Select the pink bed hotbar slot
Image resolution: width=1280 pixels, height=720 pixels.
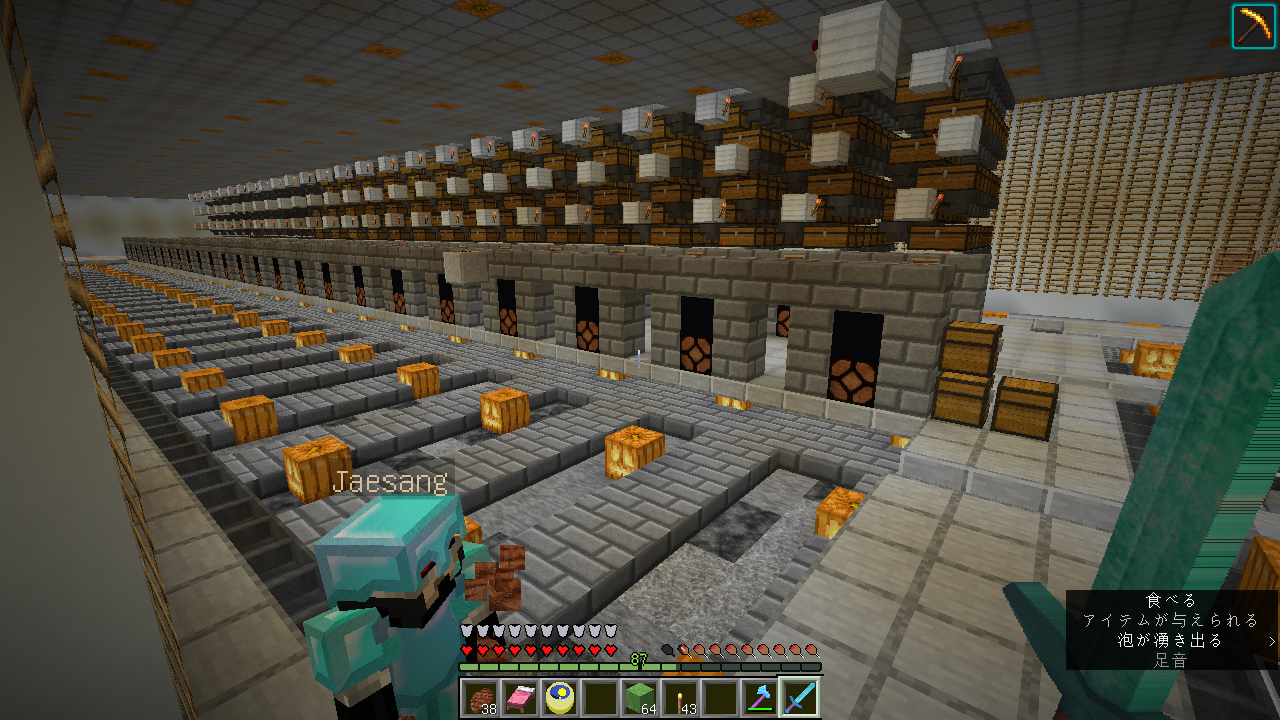click(x=520, y=697)
